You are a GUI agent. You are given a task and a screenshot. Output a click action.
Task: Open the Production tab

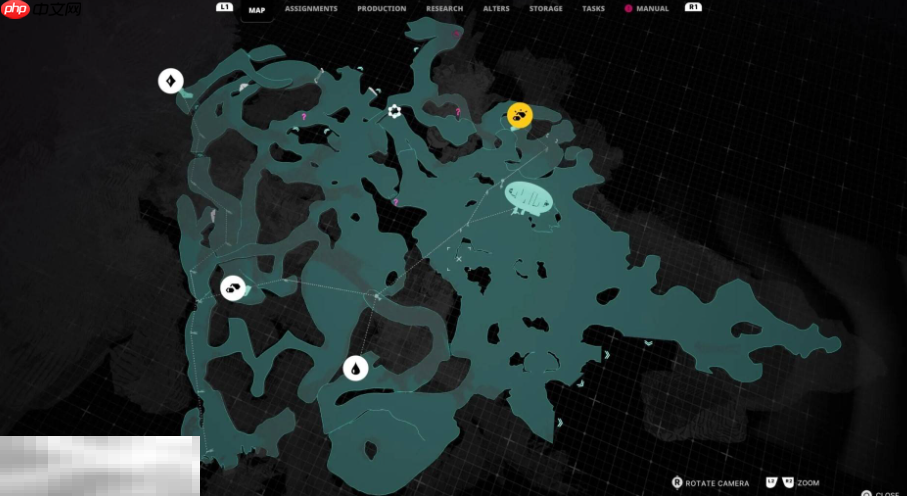tap(382, 9)
